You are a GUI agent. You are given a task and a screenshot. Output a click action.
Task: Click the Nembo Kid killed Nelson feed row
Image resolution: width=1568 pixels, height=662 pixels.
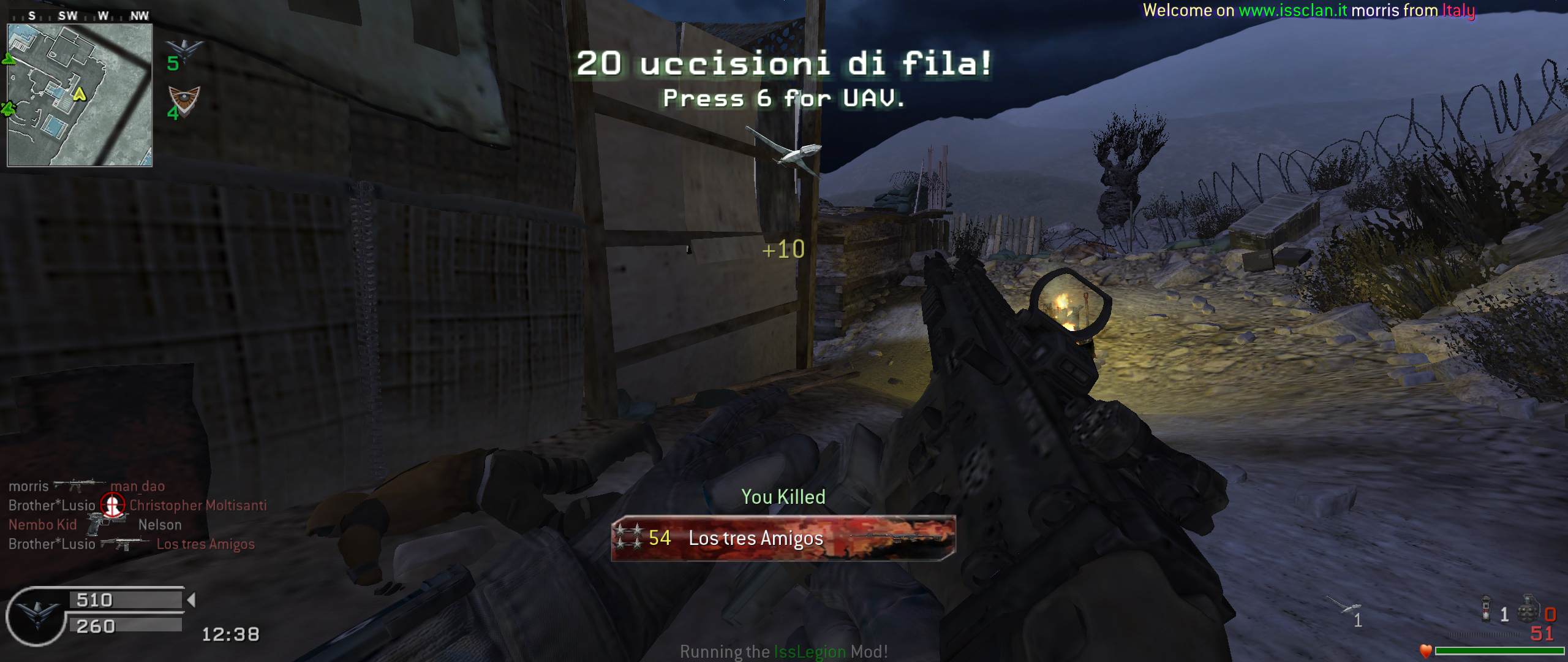(x=95, y=525)
